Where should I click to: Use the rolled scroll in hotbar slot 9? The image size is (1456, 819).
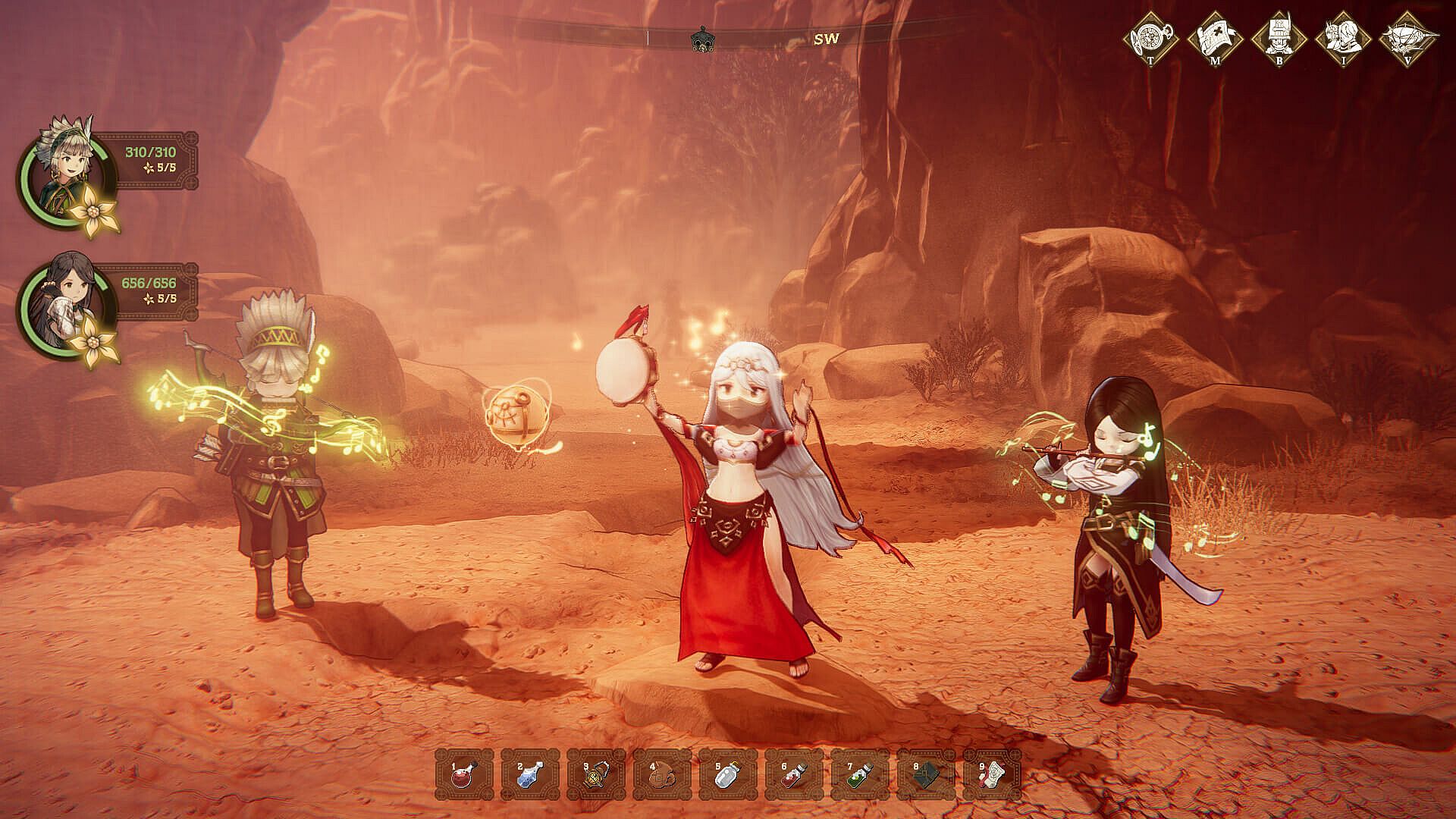click(992, 775)
